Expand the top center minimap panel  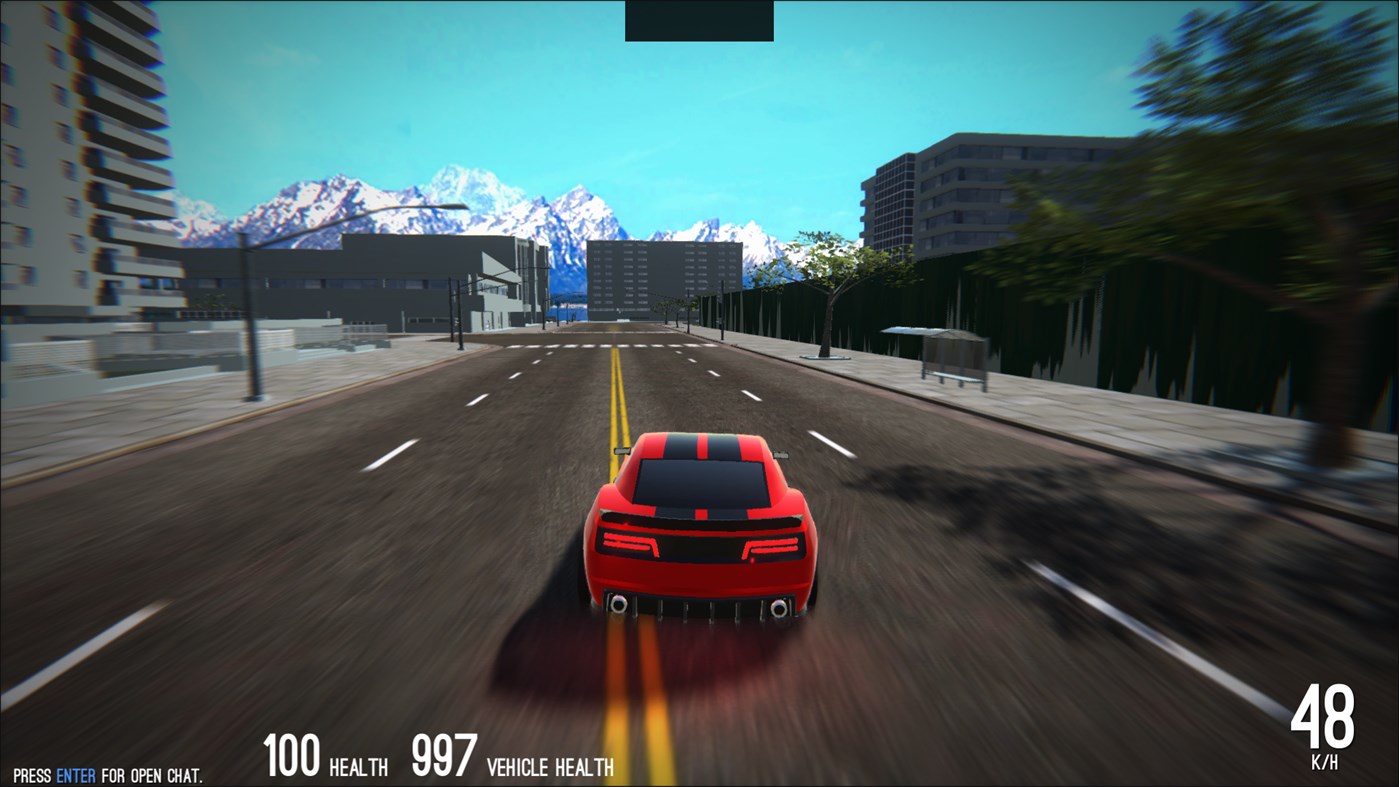tap(698, 19)
